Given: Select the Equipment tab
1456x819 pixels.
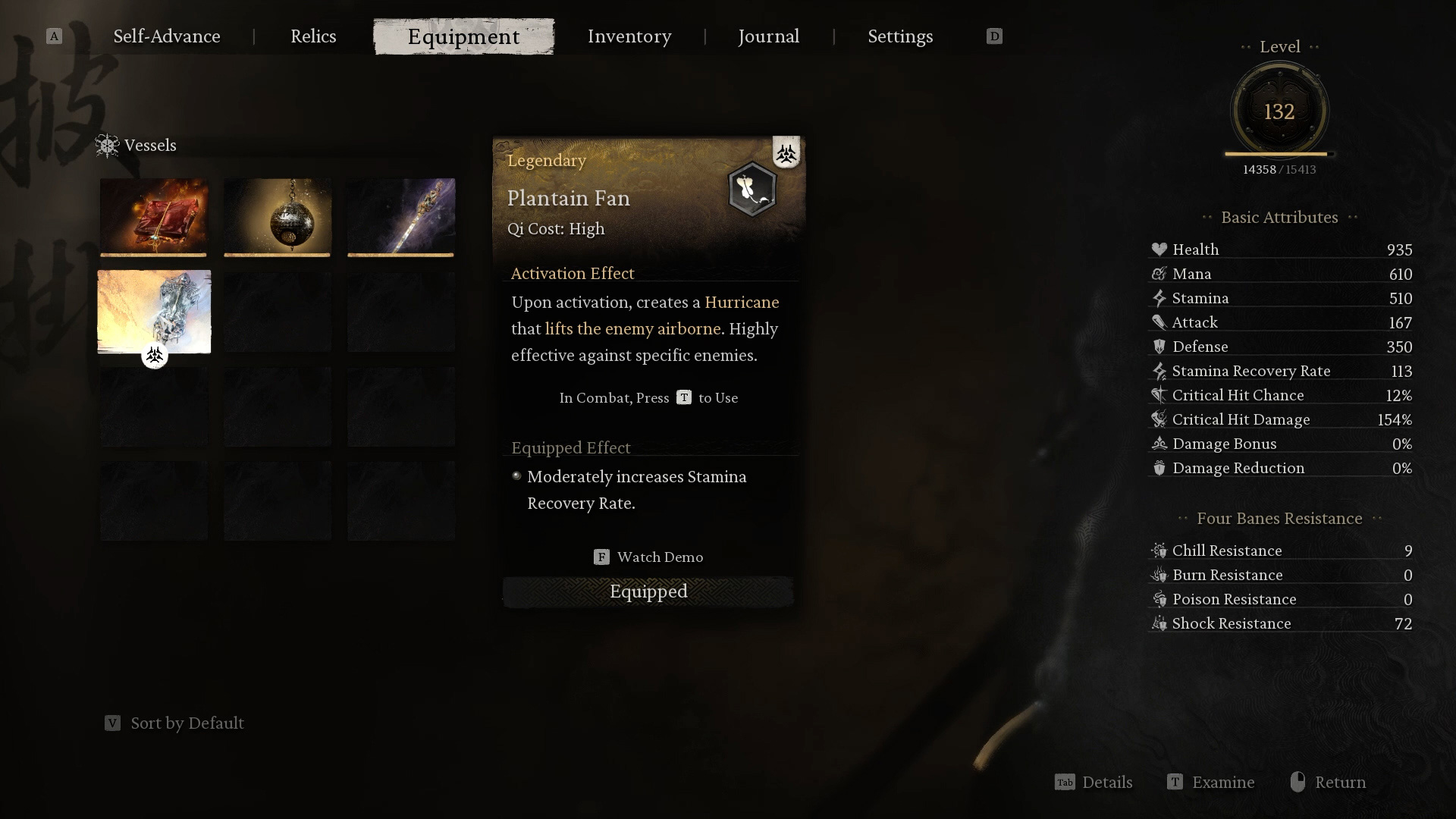Looking at the screenshot, I should pos(463,36).
